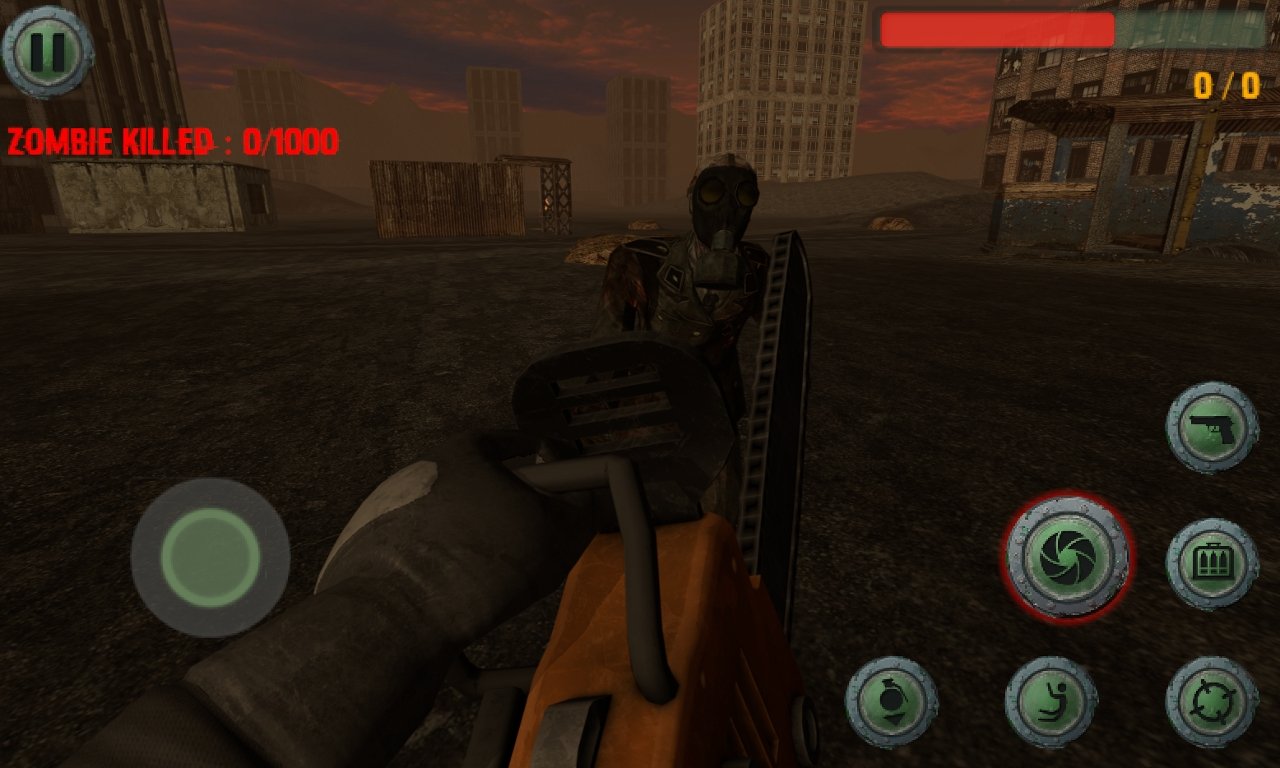Switch weapon with the pistol button
The width and height of the screenshot is (1280, 768).
(x=1212, y=427)
